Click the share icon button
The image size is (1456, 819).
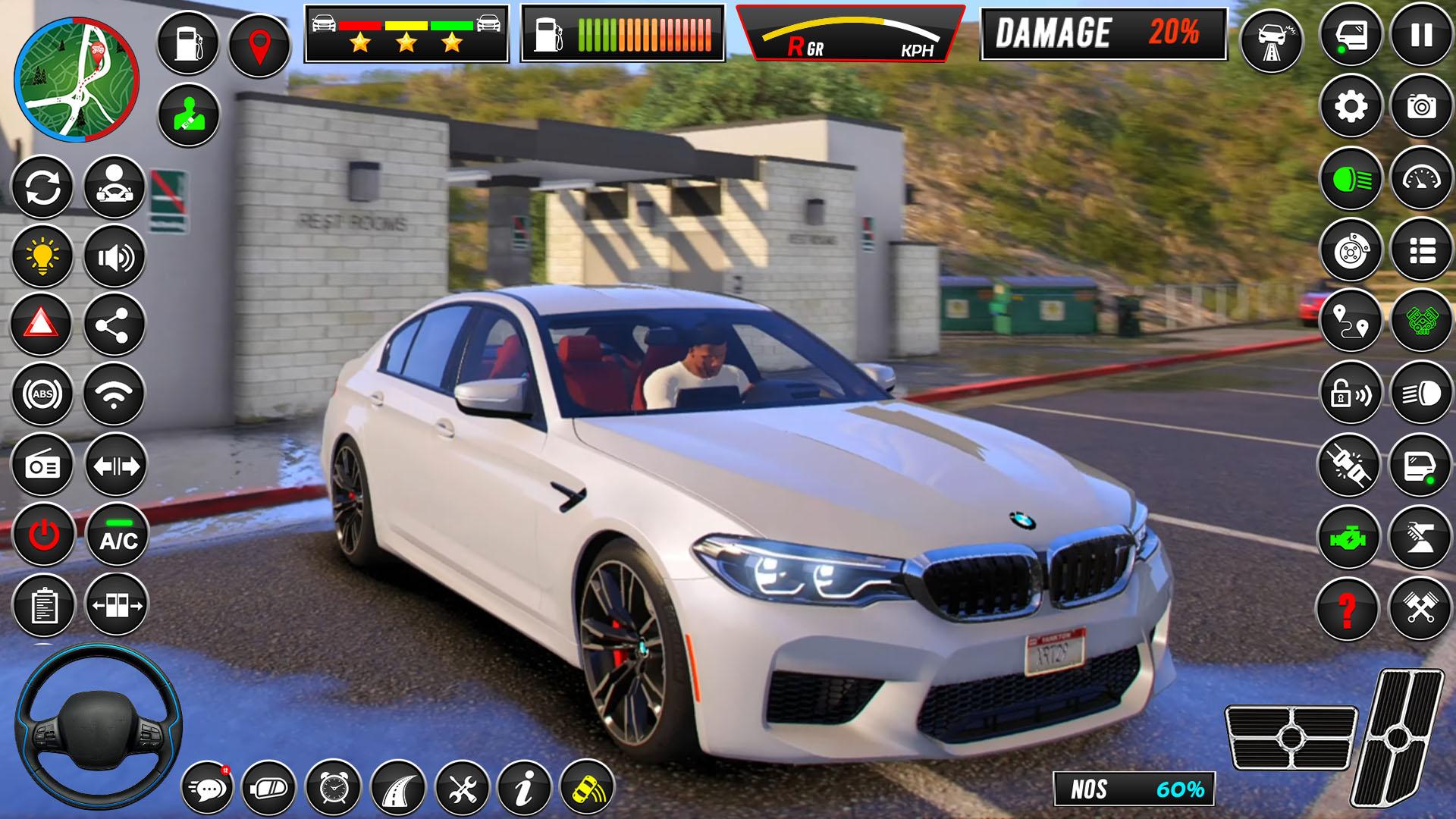[114, 325]
